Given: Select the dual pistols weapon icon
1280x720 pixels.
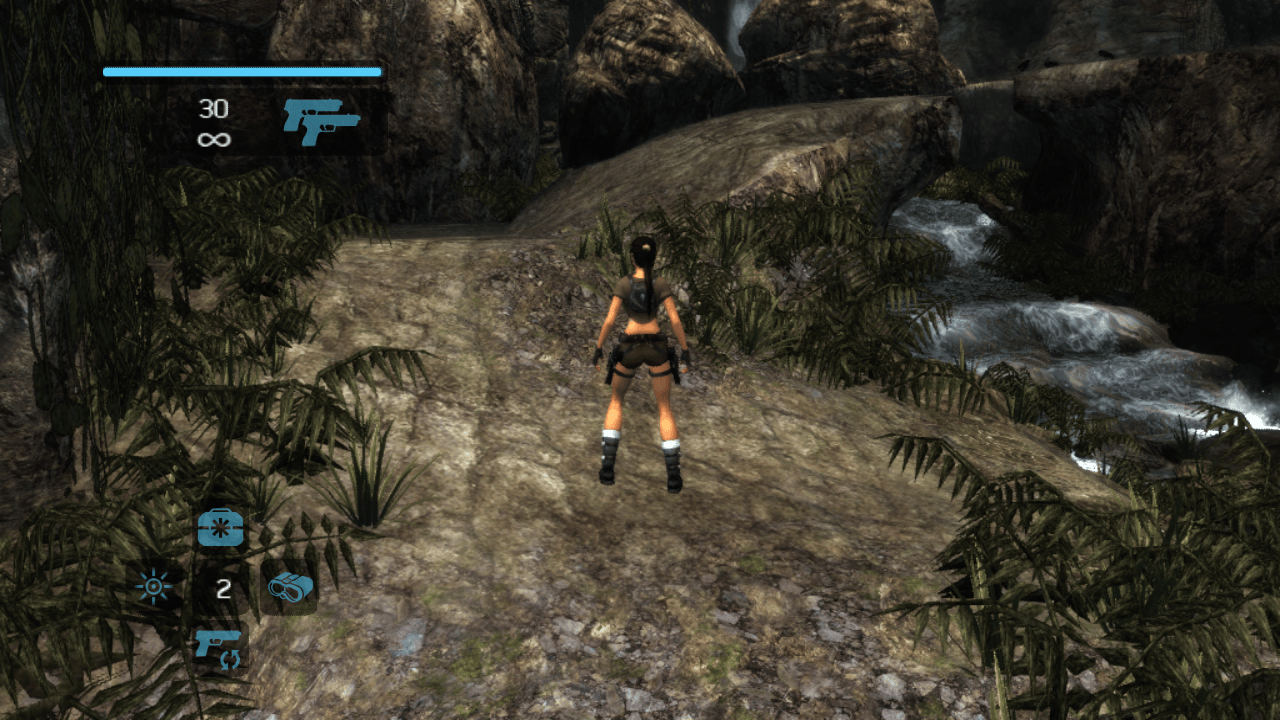Looking at the screenshot, I should pyautogui.click(x=321, y=122).
